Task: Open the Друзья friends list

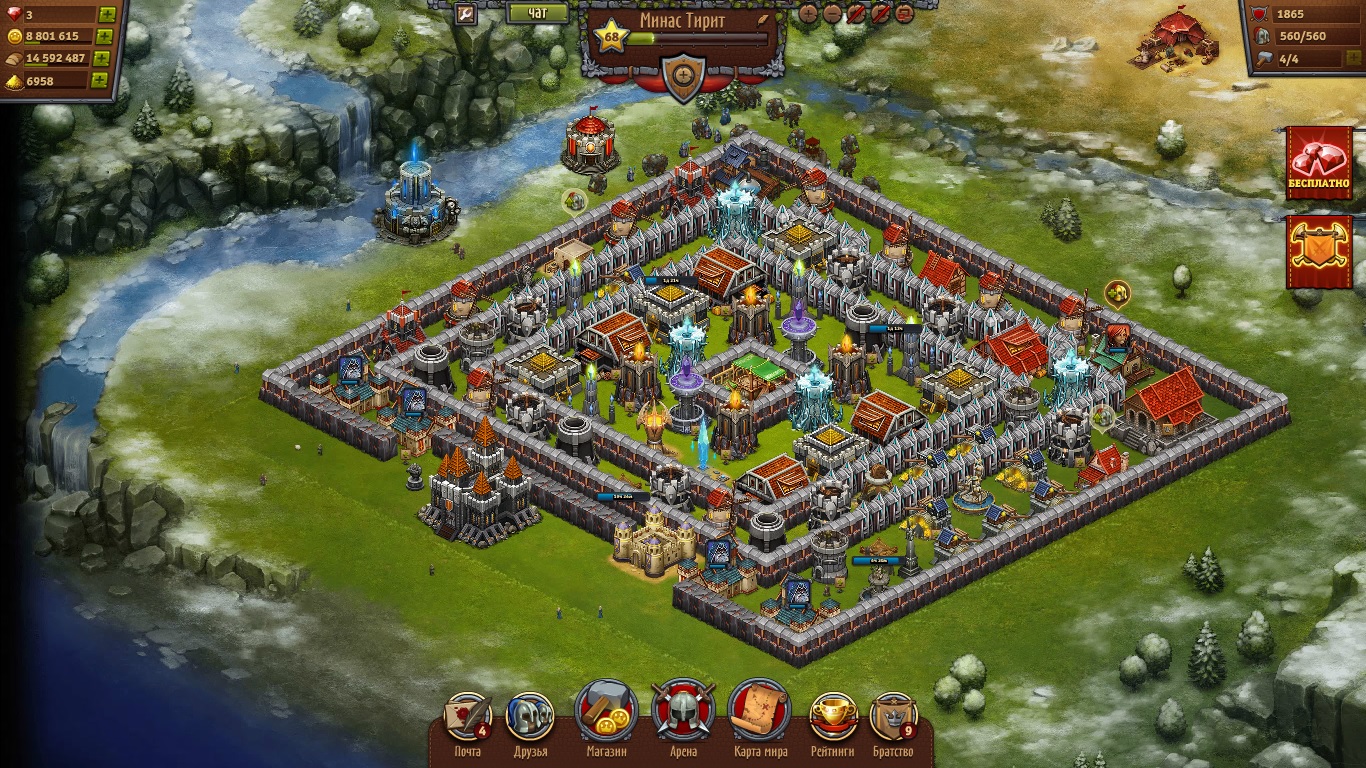Action: coord(530,716)
